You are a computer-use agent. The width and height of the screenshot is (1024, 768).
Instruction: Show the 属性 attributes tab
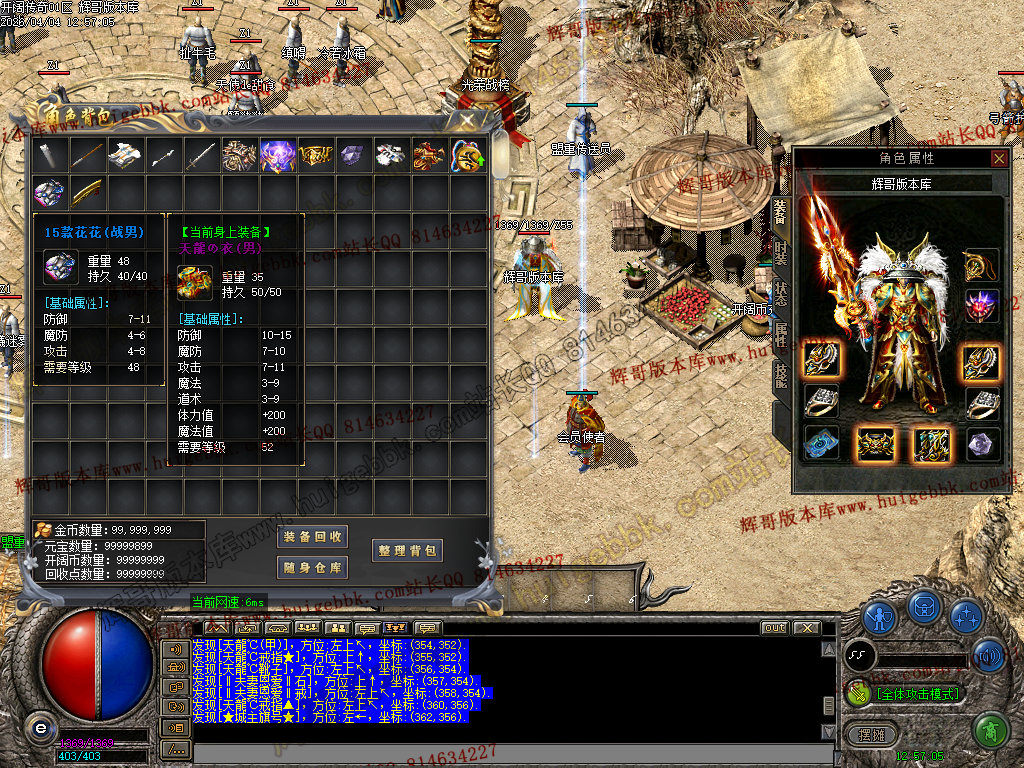[x=781, y=335]
